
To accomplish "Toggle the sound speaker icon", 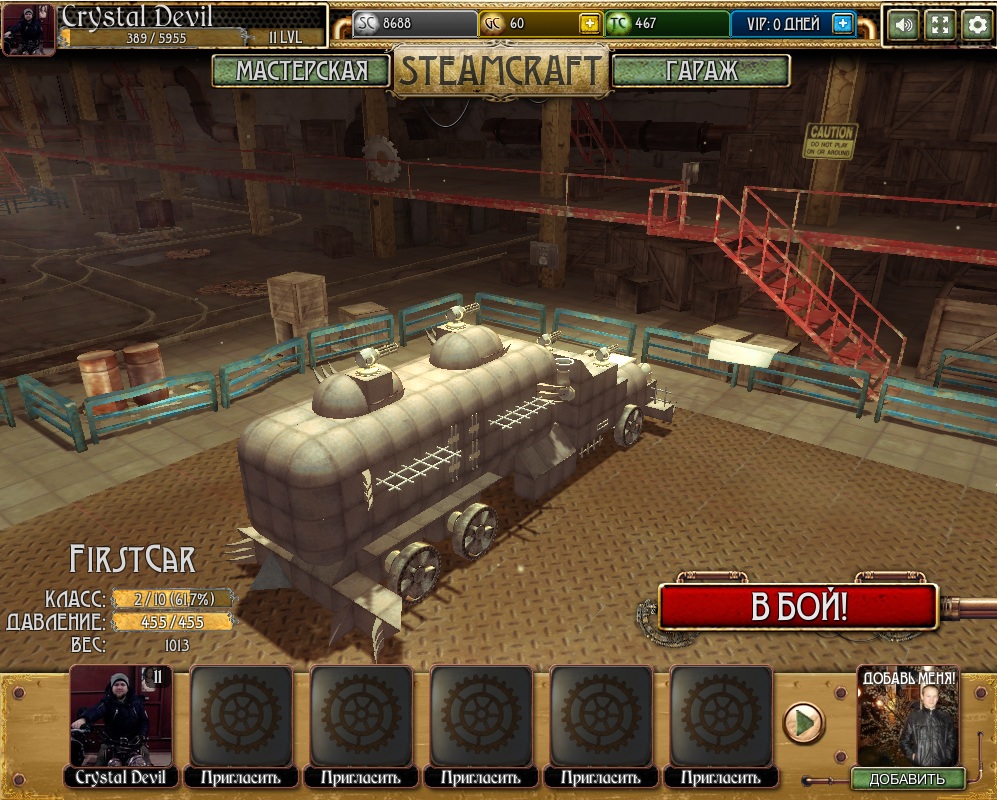I will click(x=903, y=25).
